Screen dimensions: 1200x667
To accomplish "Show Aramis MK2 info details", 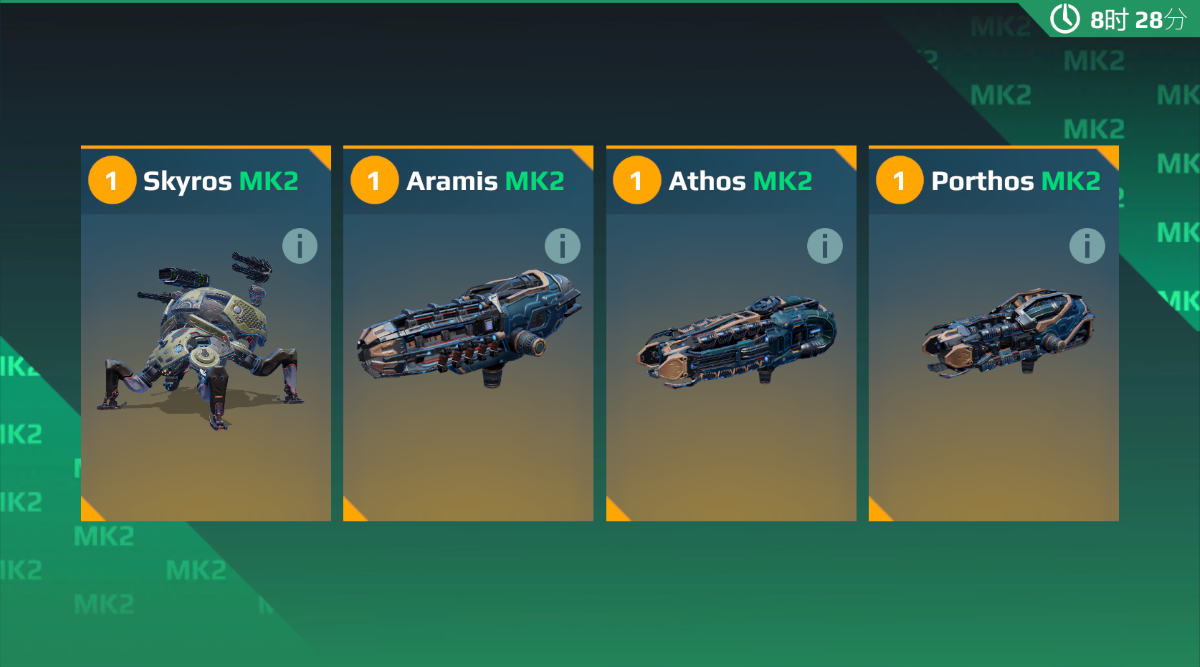I will (x=562, y=245).
